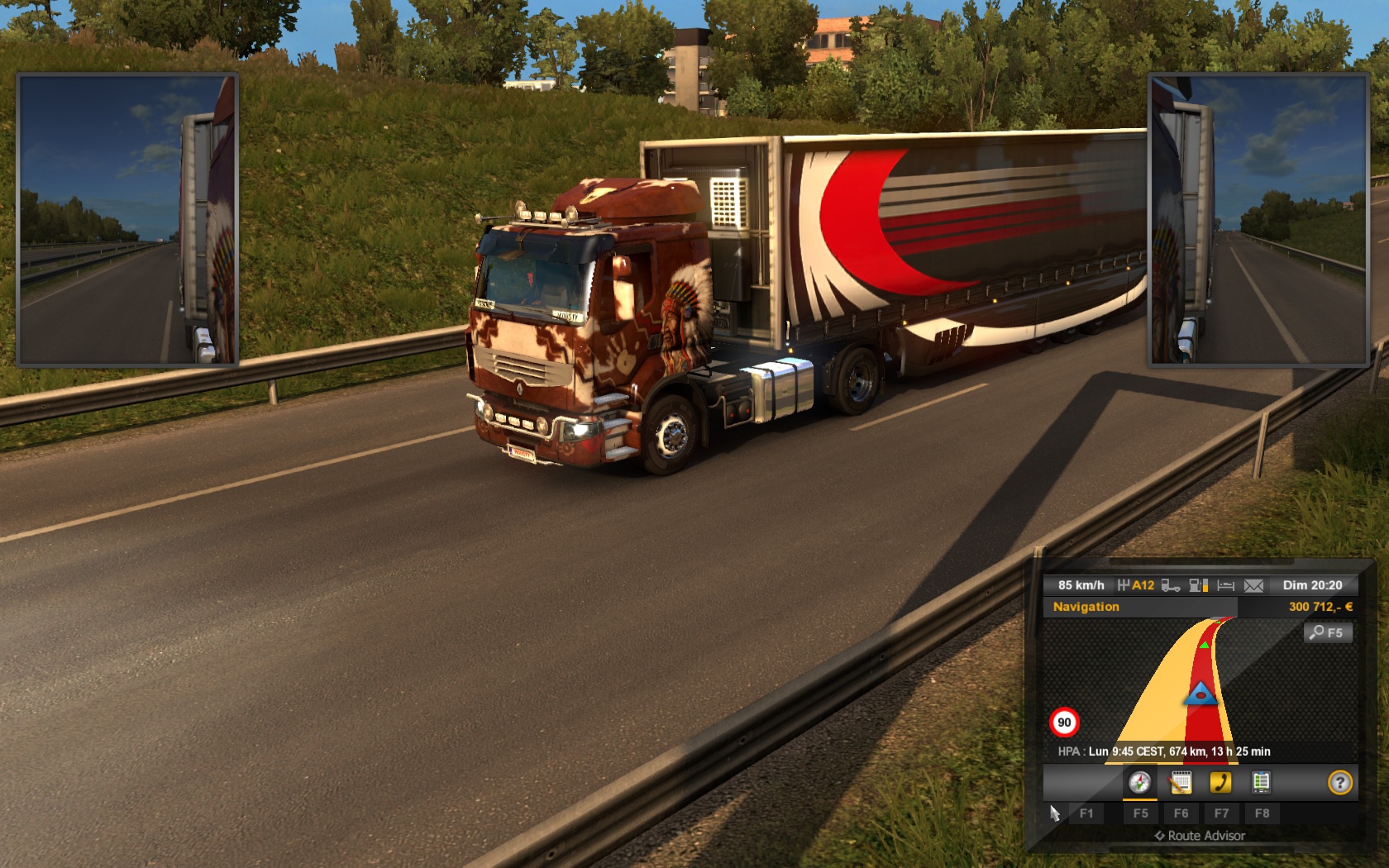Show the truck diagnostics info tab
Image resolution: width=1389 pixels, height=868 pixels.
[x=1261, y=782]
